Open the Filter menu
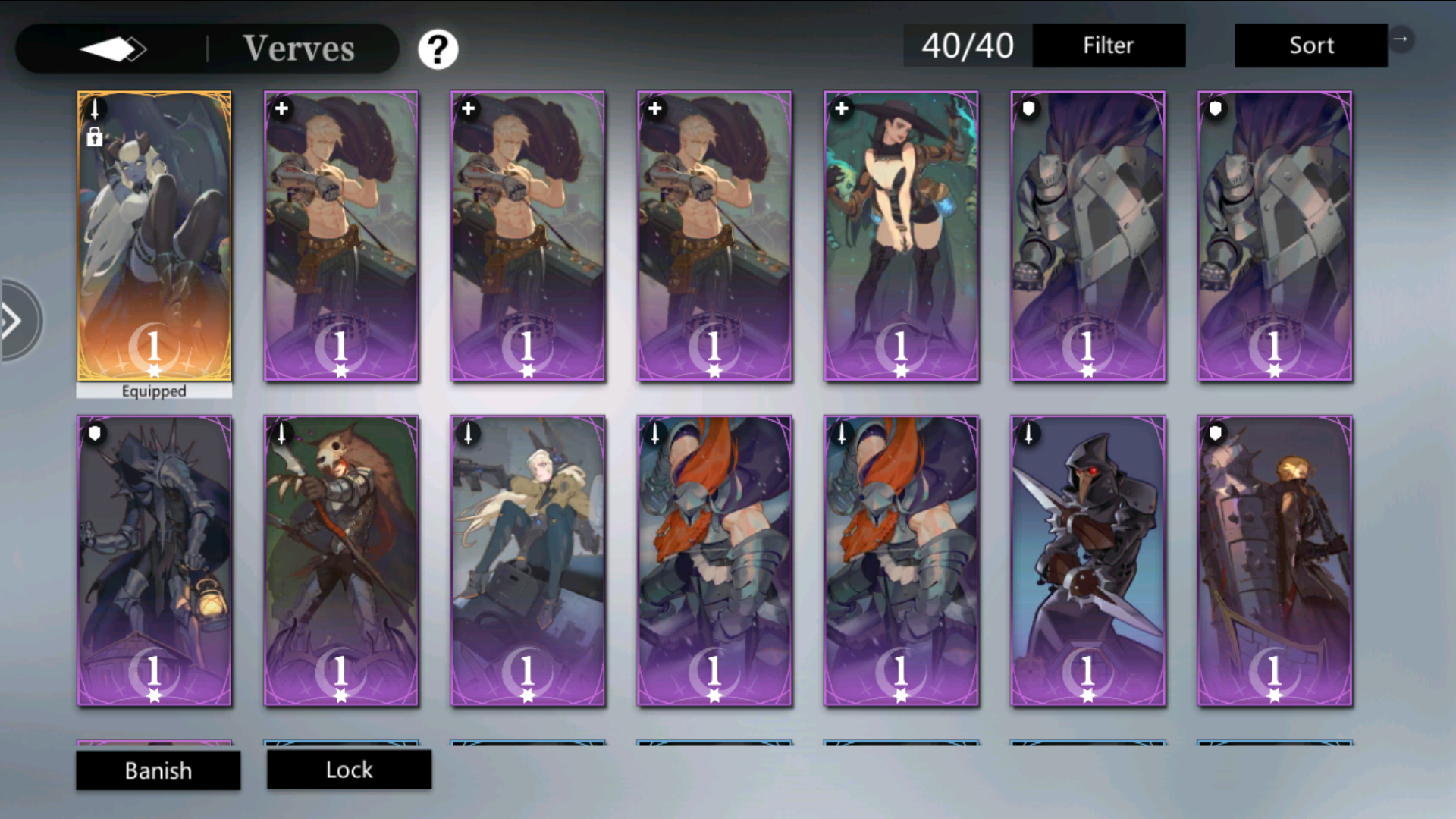Image resolution: width=1456 pixels, height=819 pixels. [x=1109, y=45]
